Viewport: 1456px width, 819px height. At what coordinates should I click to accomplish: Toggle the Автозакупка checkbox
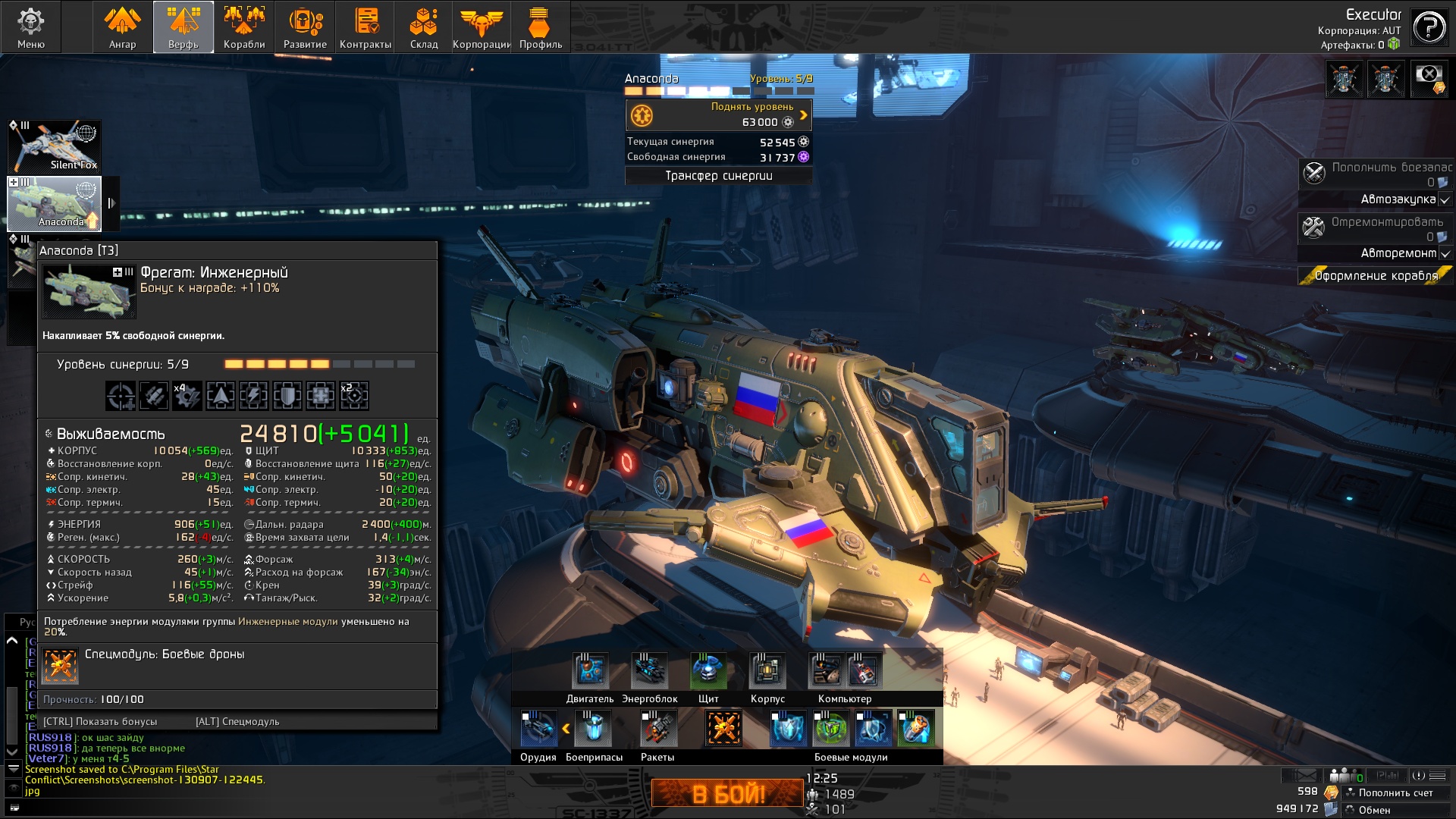coord(1445,200)
